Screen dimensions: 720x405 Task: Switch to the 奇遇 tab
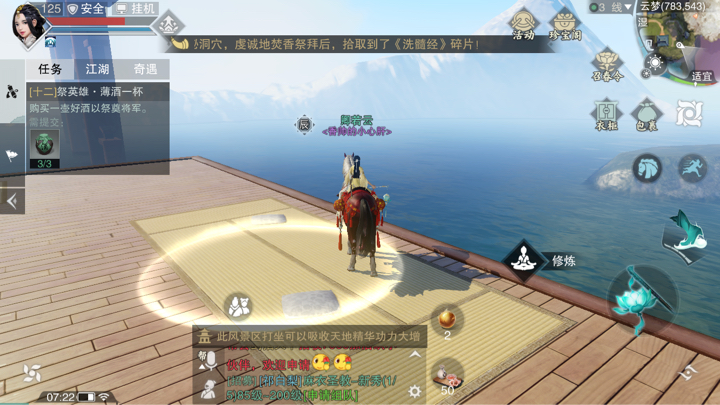[x=145, y=69]
